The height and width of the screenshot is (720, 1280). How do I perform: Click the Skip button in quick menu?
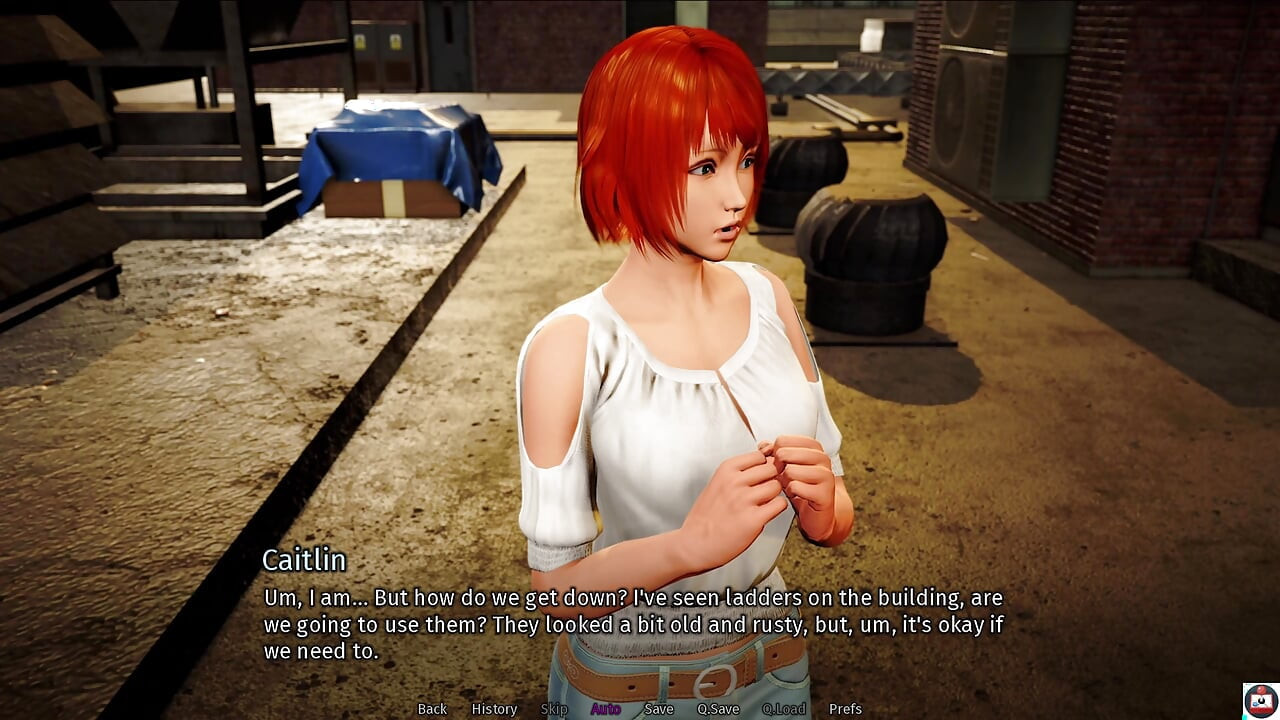click(x=554, y=709)
